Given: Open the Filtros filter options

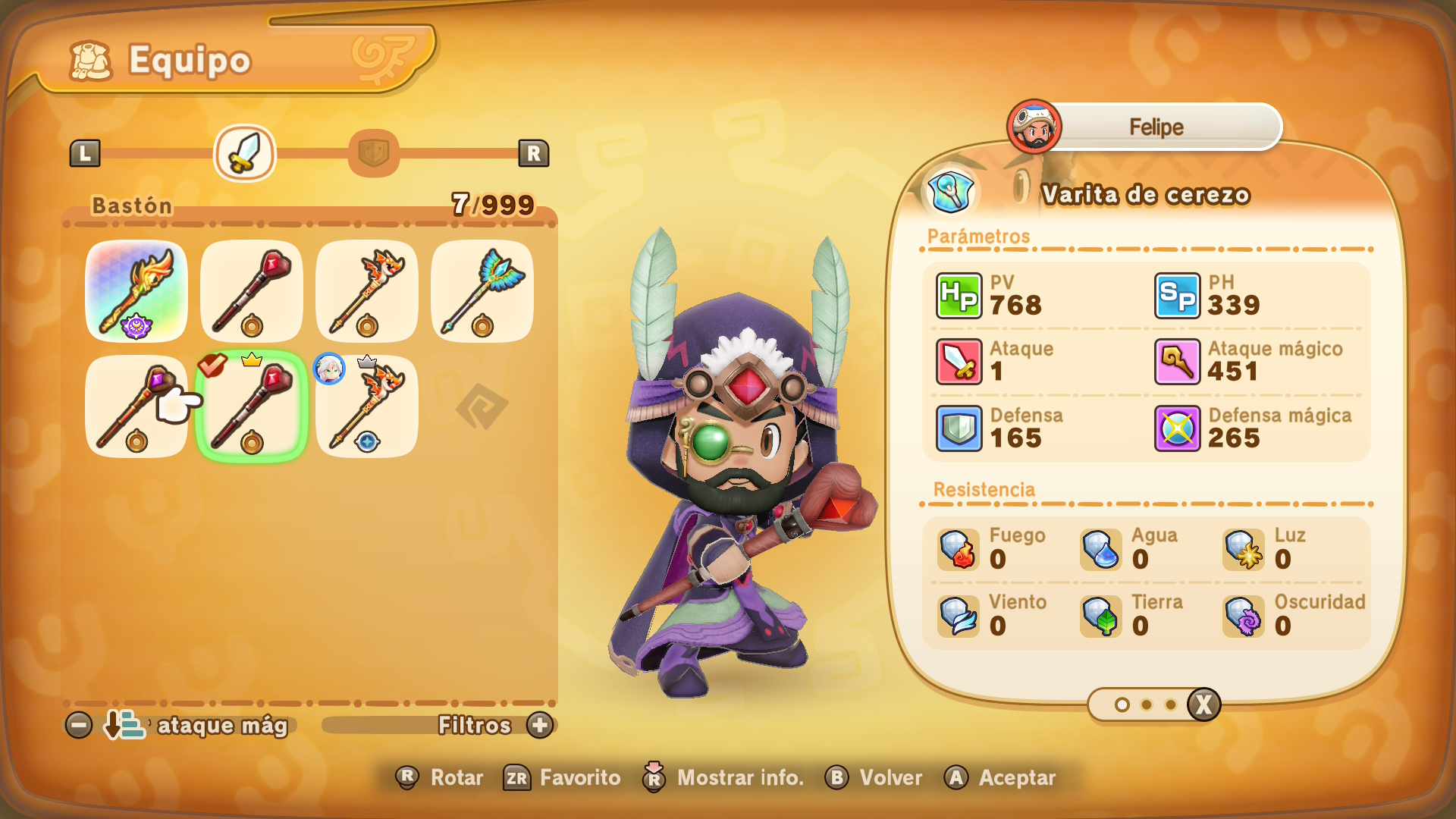Looking at the screenshot, I should (540, 726).
